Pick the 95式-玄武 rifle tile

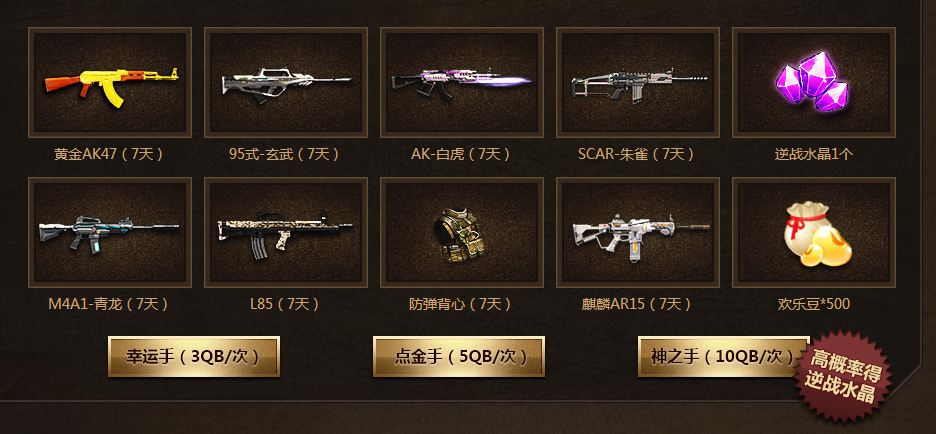pos(286,82)
